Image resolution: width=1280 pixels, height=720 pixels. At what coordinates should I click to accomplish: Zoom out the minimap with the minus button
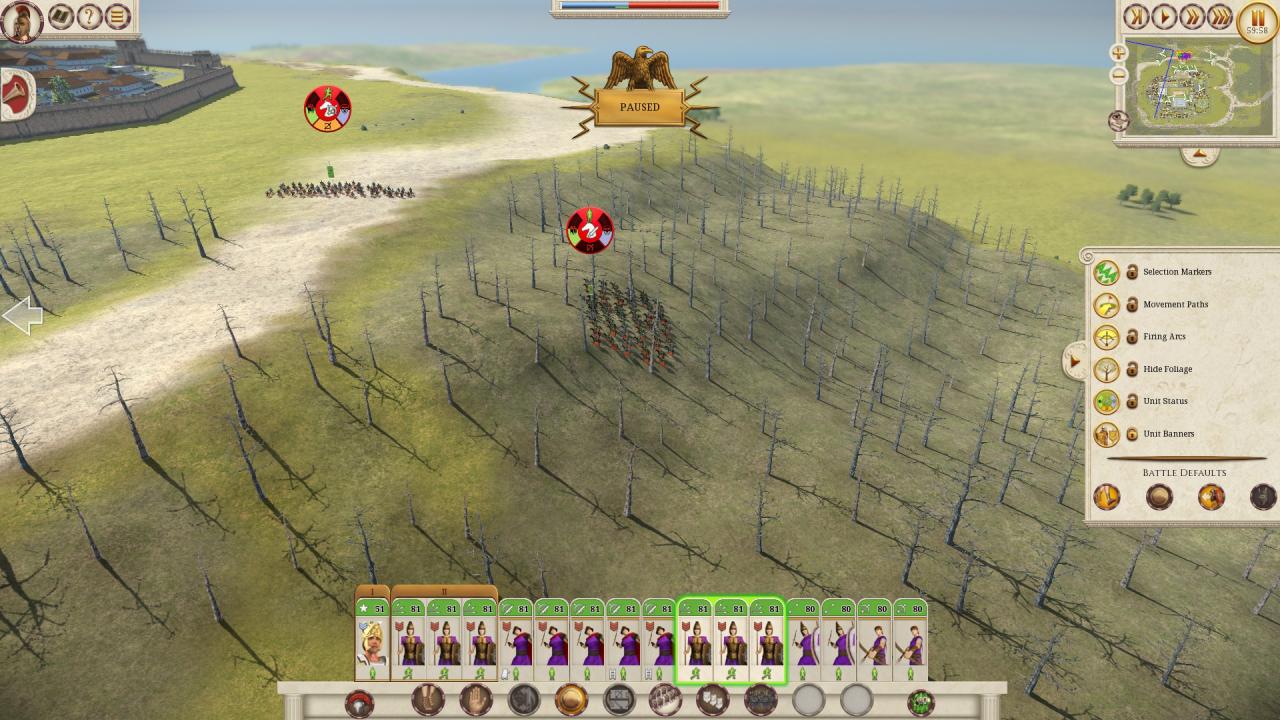[1118, 74]
